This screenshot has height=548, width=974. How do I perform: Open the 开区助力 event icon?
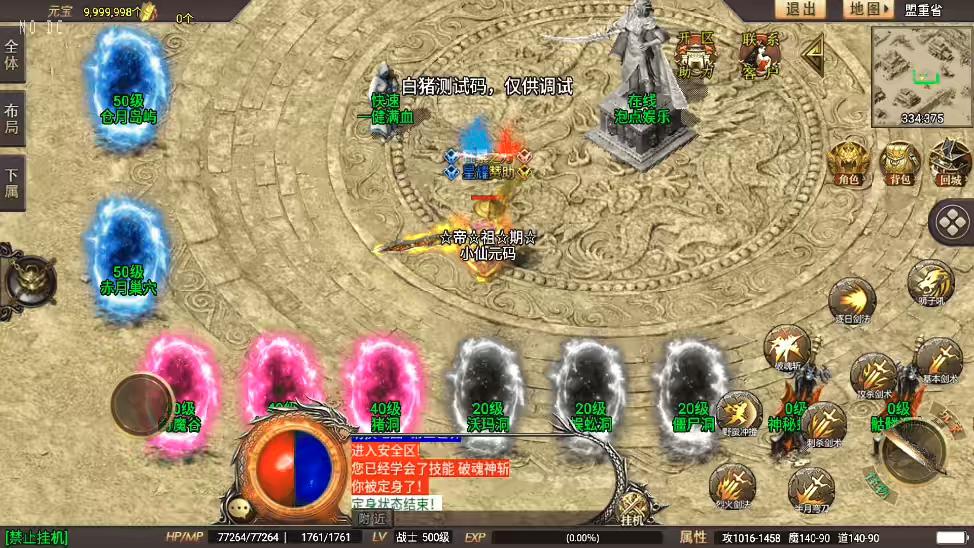point(696,54)
